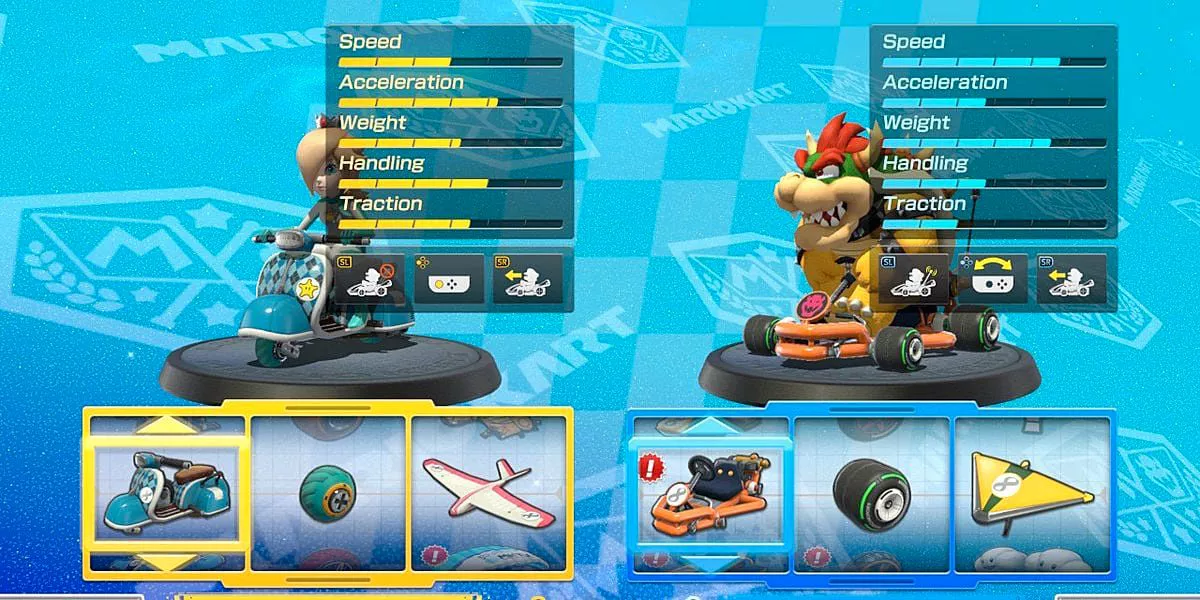Click the blue down arrow below the orange kart
Image resolution: width=1200 pixels, height=600 pixels.
pos(709,565)
